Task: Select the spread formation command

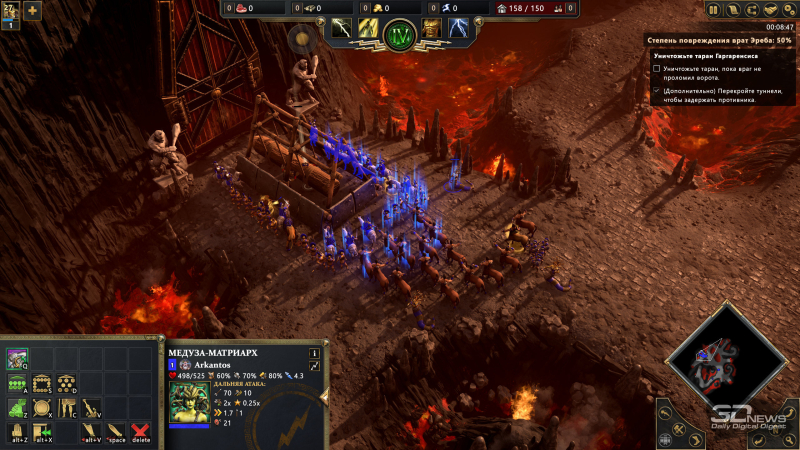Action: point(66,383)
